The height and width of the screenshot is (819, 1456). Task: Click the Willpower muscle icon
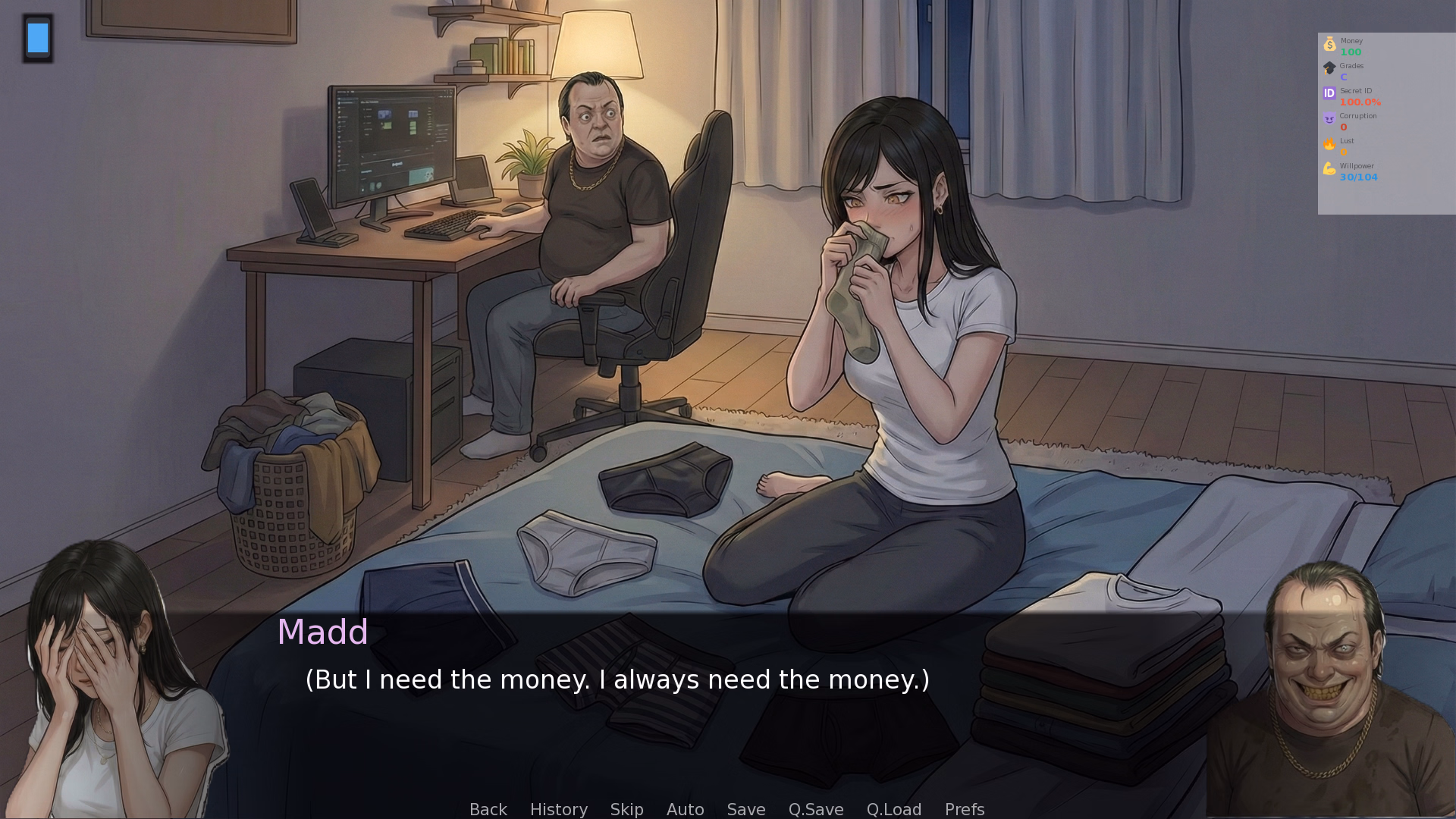[x=1329, y=168]
